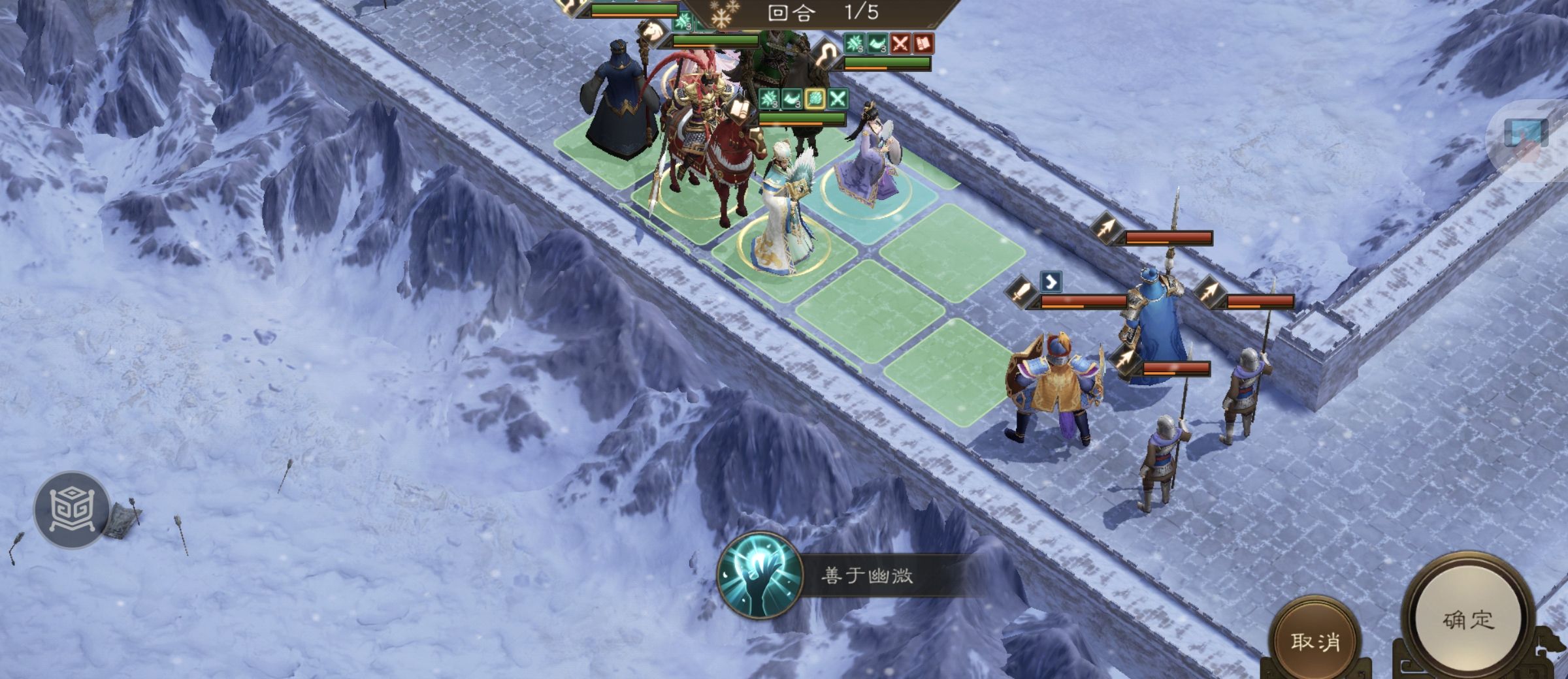Viewport: 1568px width, 679px height.
Task: Cancel the action with 取消
Action: coord(1315,640)
